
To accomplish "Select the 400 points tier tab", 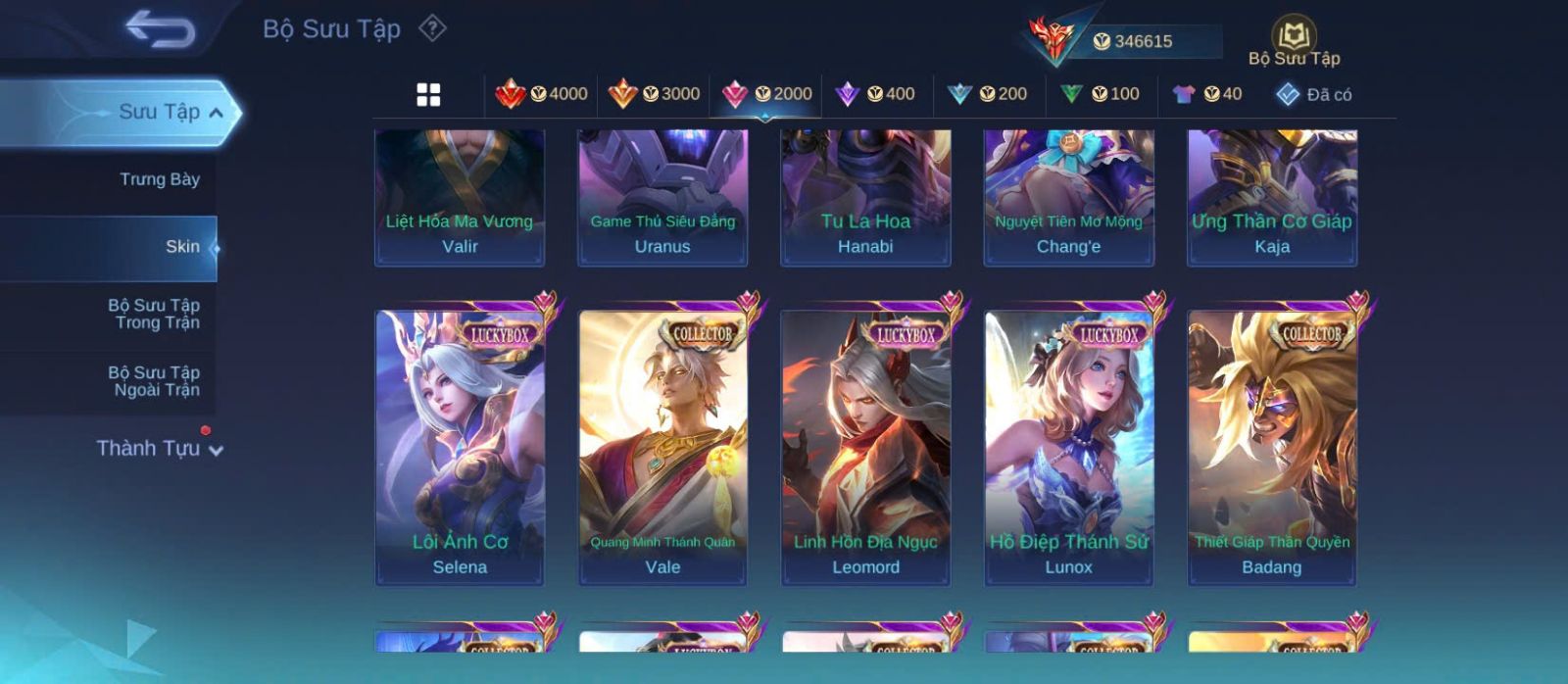I will click(x=875, y=94).
